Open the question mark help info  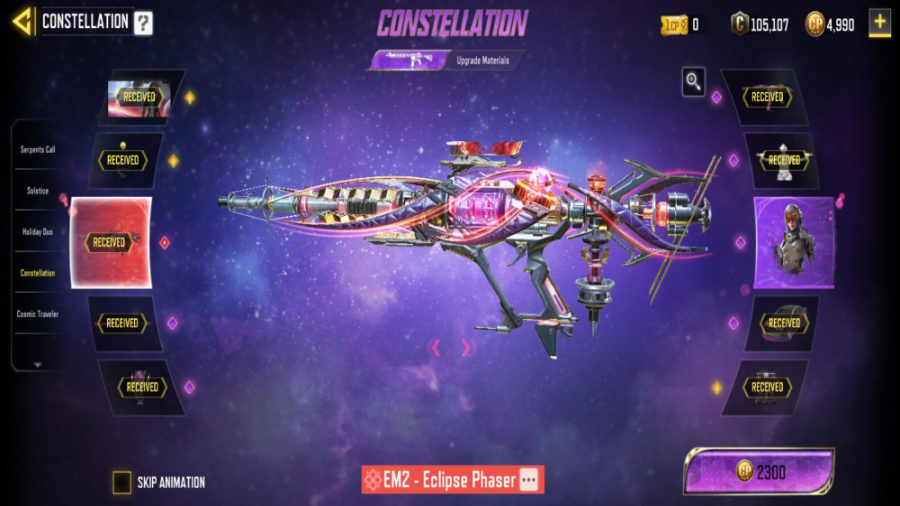coord(144,22)
